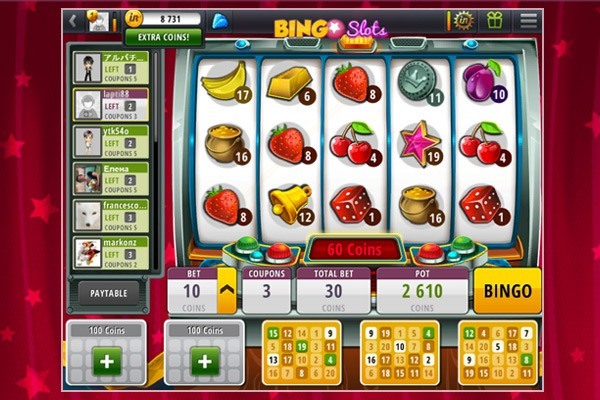Open the PAYTABLE
This screenshot has width=600, height=400.
coord(110,293)
